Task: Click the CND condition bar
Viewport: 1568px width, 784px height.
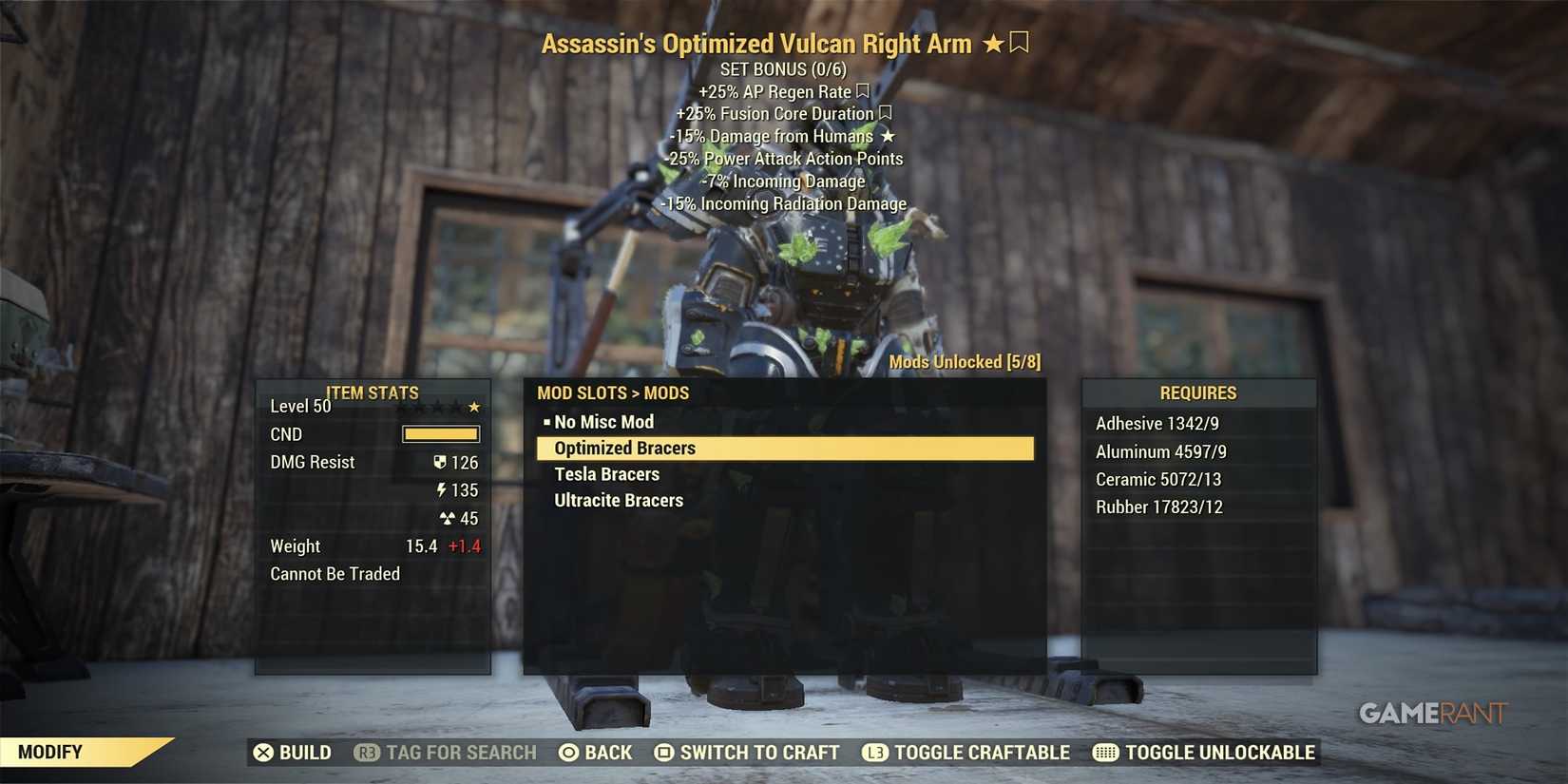Action: (x=440, y=433)
